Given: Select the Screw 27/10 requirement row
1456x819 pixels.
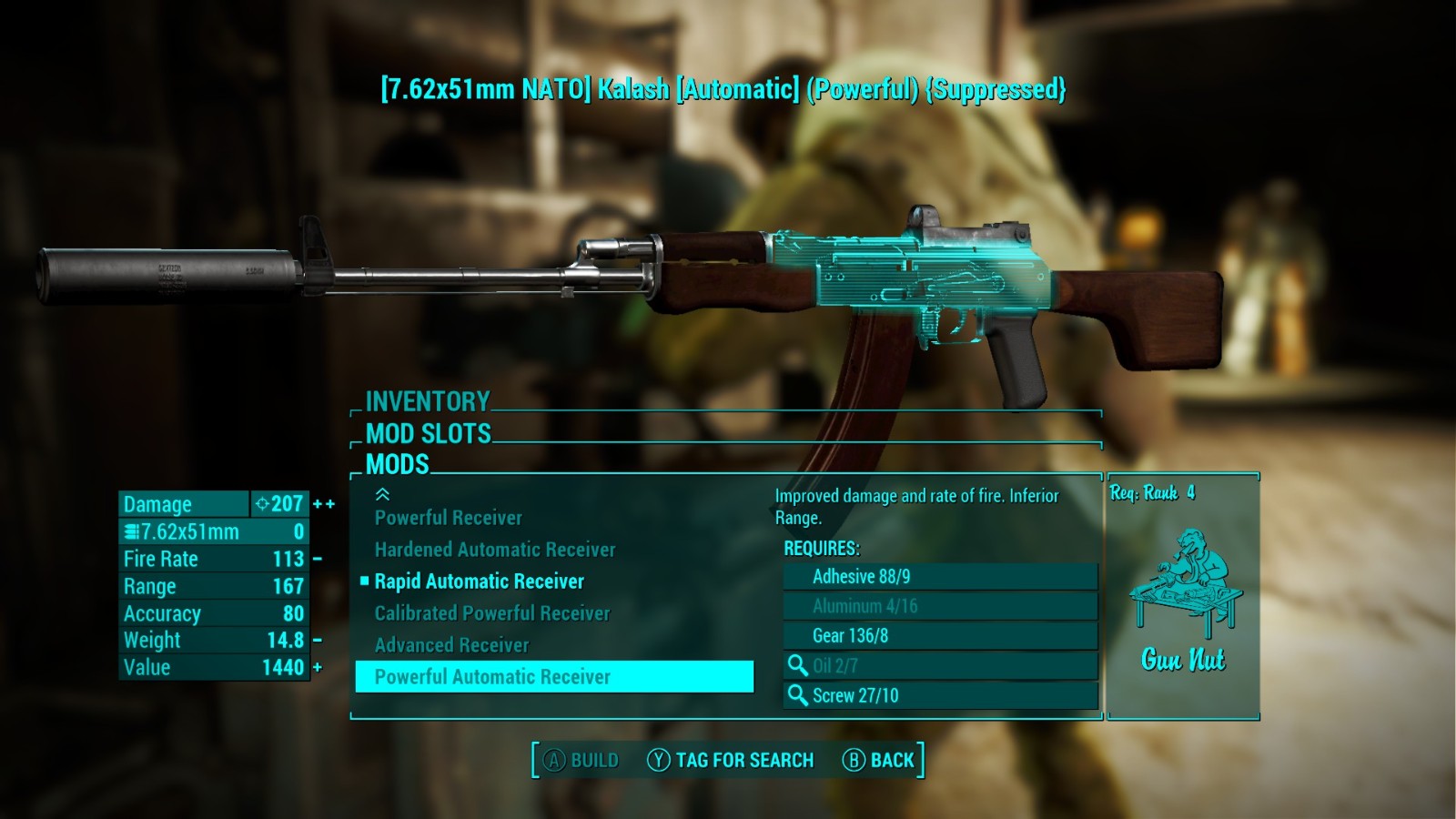Looking at the screenshot, I should (x=940, y=696).
